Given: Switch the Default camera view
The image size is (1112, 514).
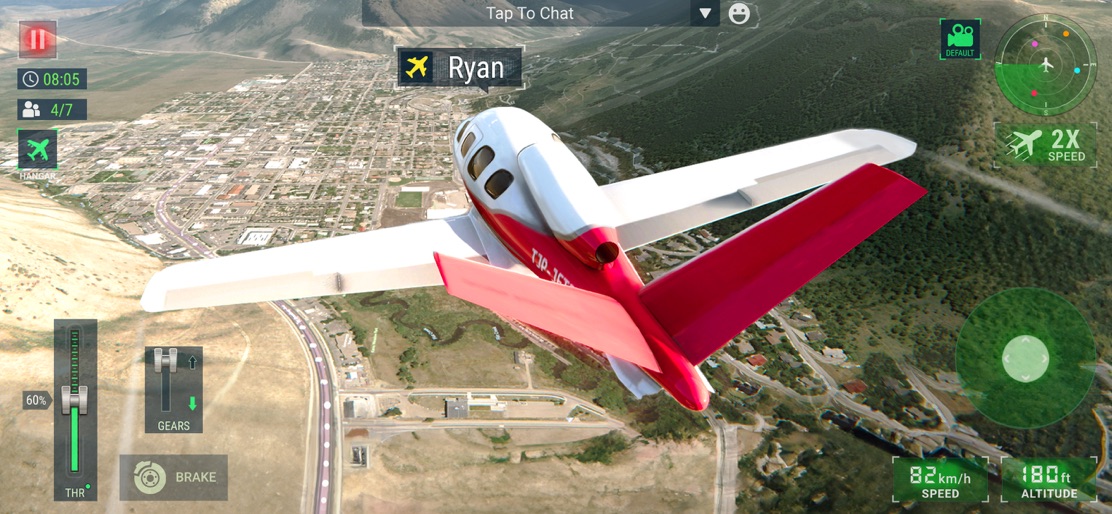Looking at the screenshot, I should coord(960,38).
